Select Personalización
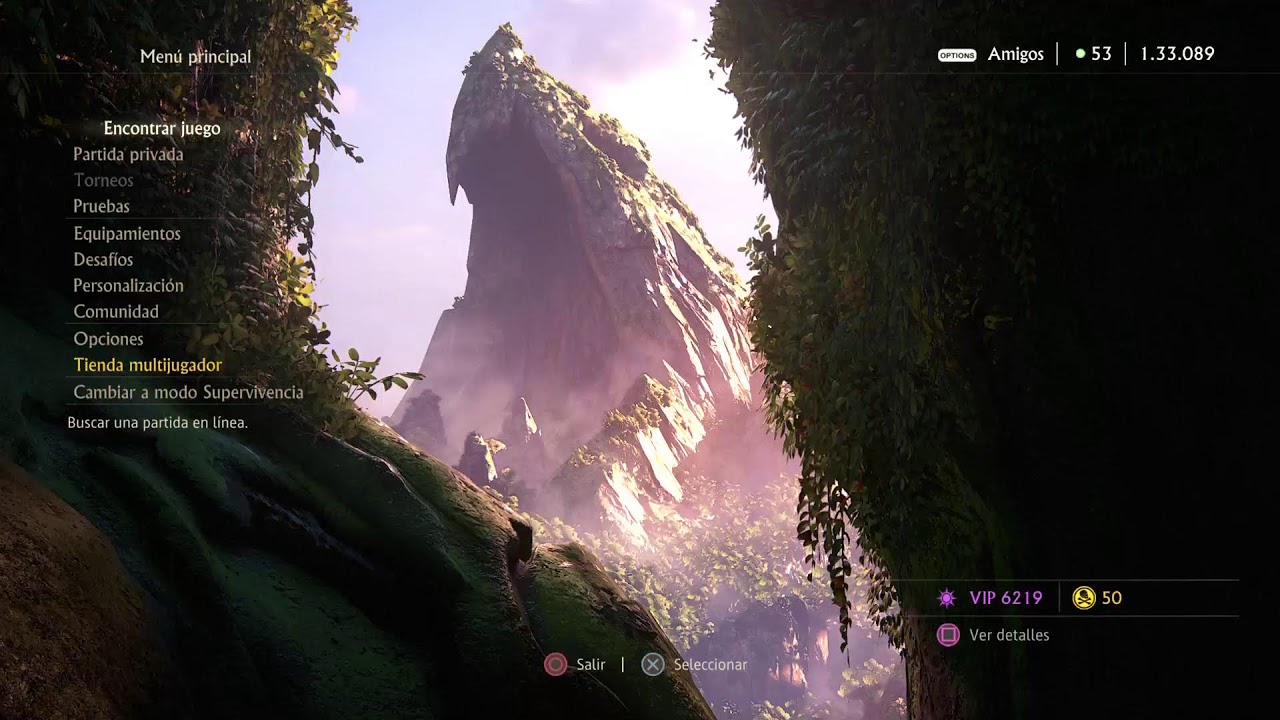Image resolution: width=1280 pixels, height=720 pixels. (128, 285)
